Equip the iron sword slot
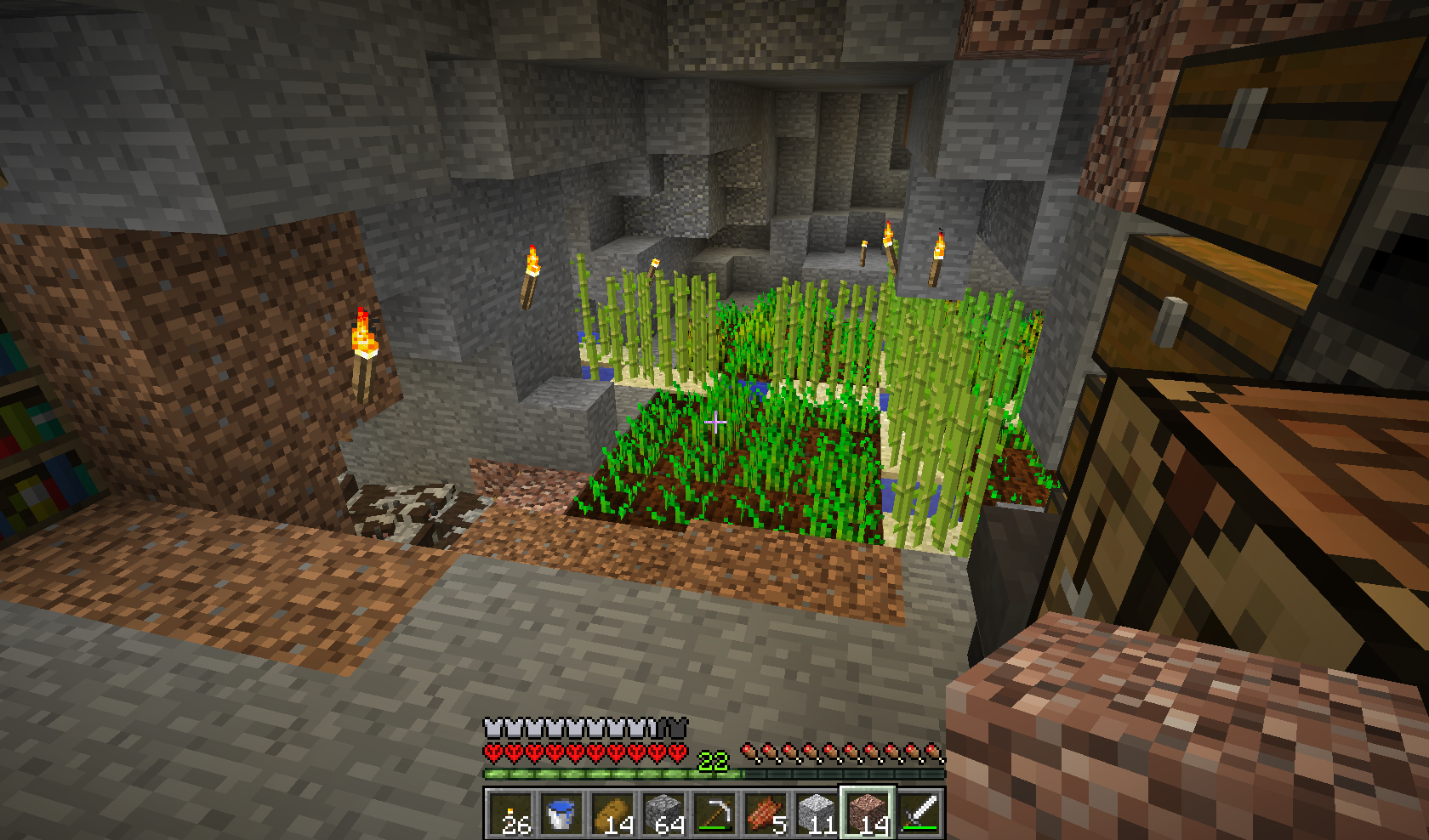The image size is (1429, 840). pyautogui.click(x=919, y=814)
